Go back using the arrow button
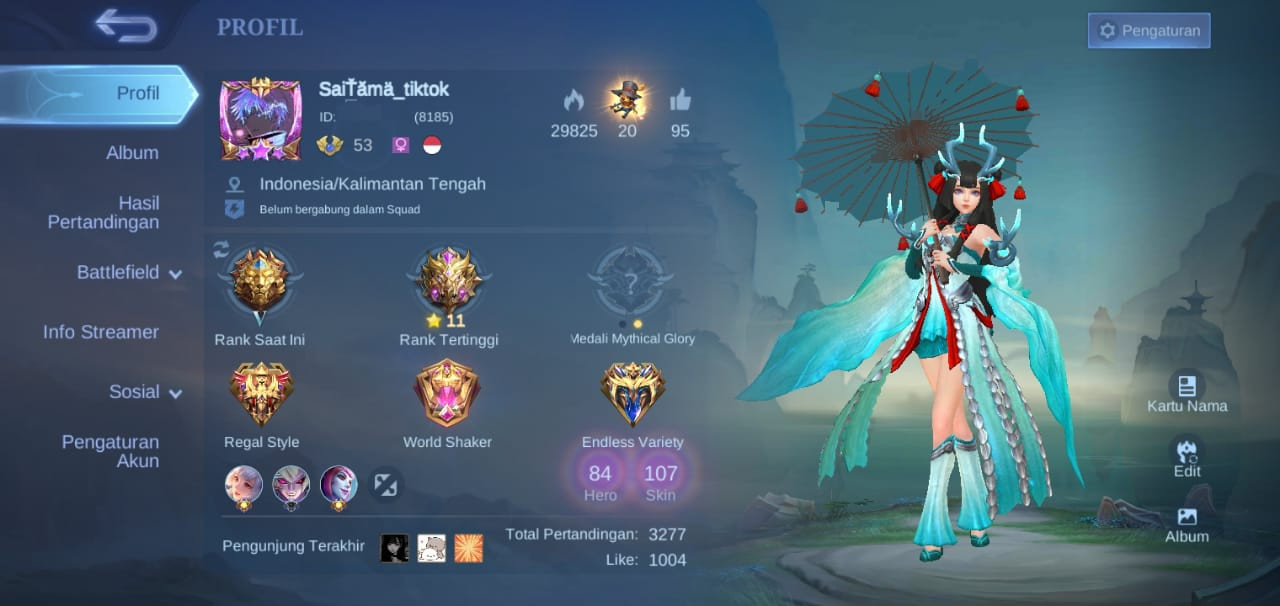 click(126, 26)
